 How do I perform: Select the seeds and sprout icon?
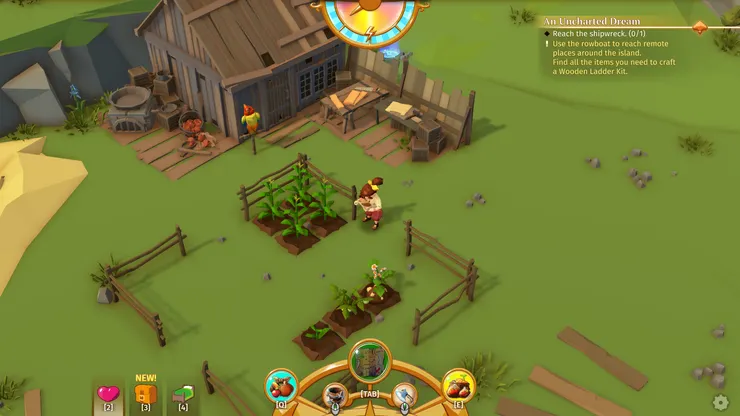[x=459, y=386]
